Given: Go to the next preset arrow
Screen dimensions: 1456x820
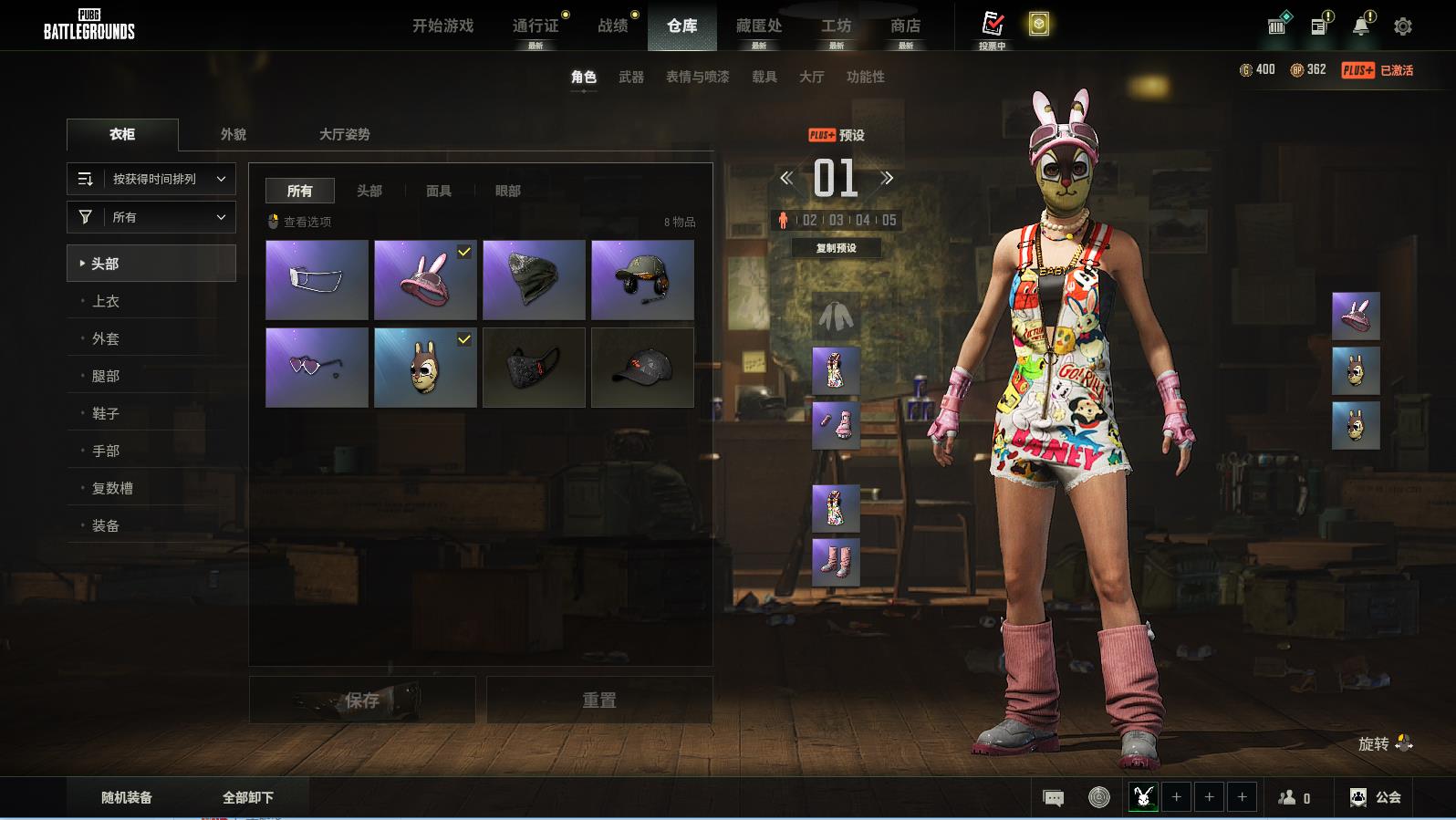Looking at the screenshot, I should 887,178.
